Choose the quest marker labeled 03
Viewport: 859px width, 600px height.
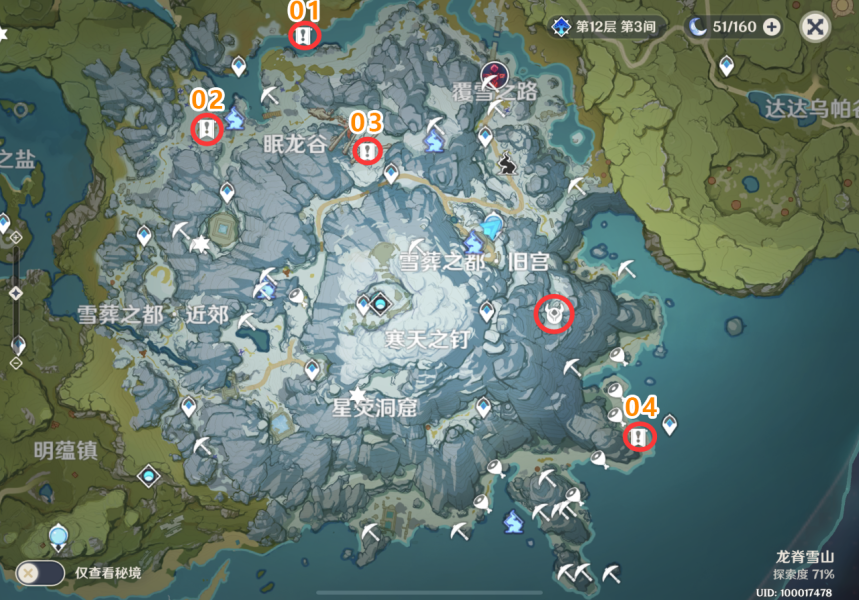click(x=368, y=151)
